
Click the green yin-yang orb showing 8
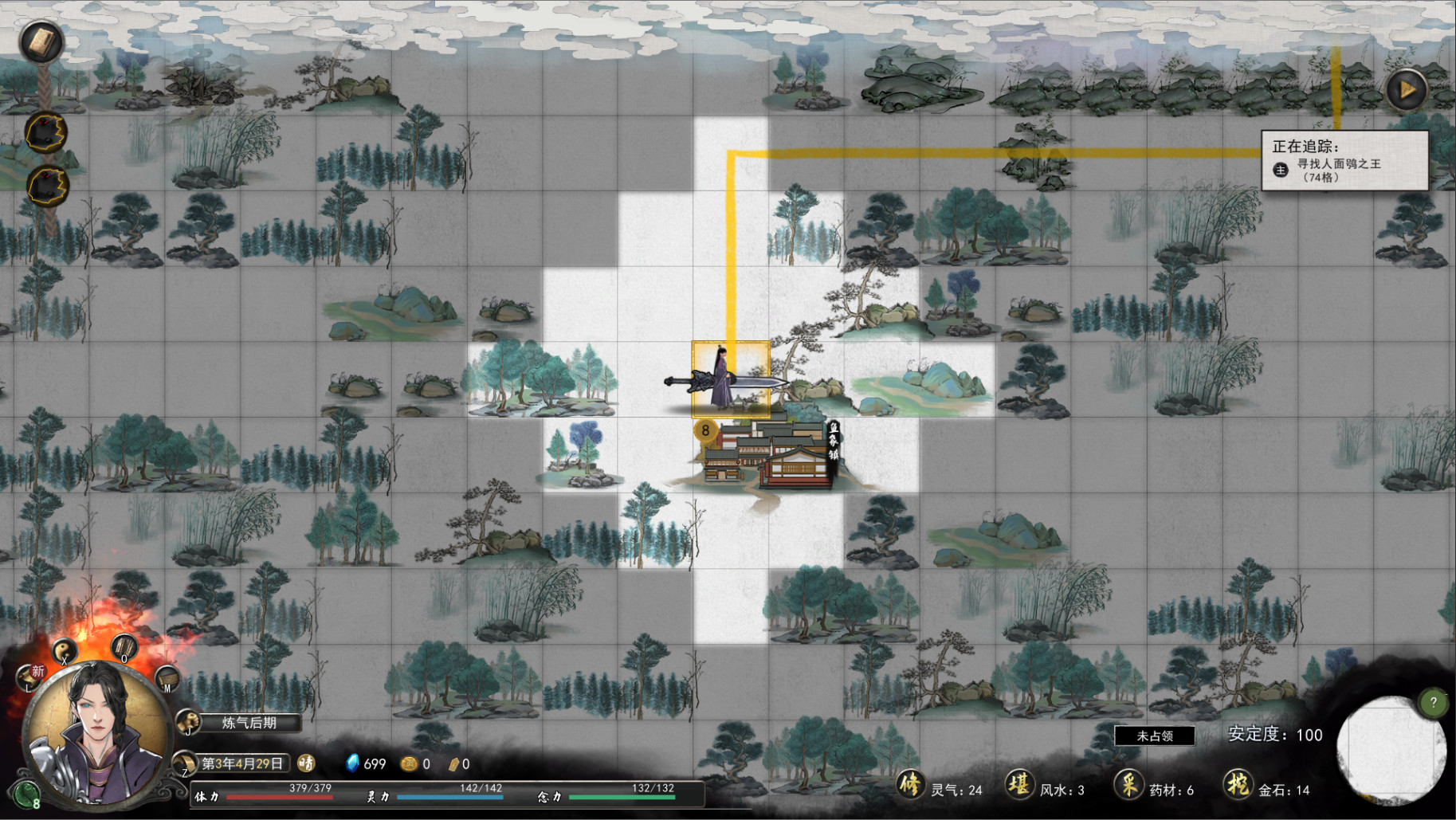coord(26,794)
